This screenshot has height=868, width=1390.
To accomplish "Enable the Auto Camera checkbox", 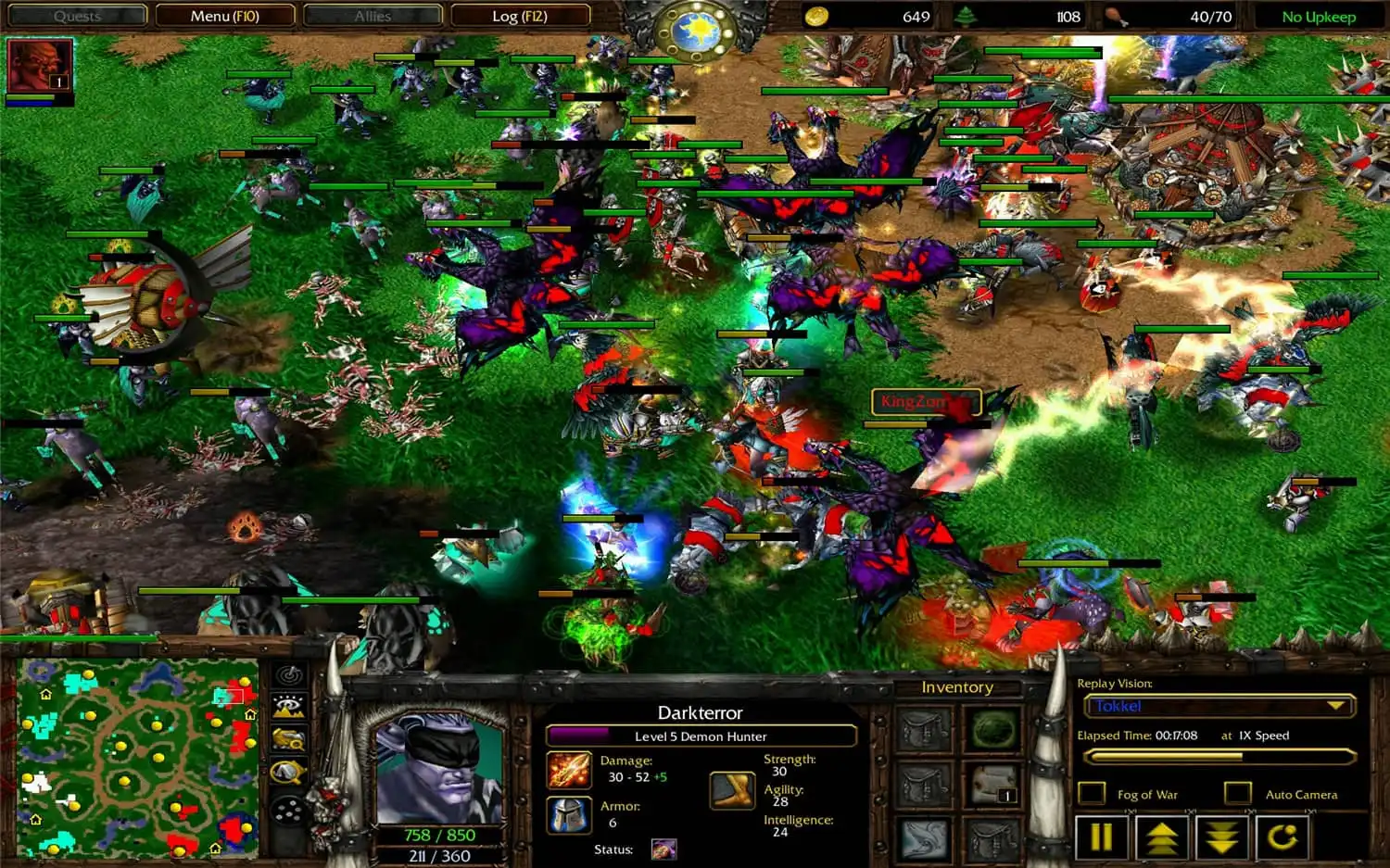I will (1236, 792).
